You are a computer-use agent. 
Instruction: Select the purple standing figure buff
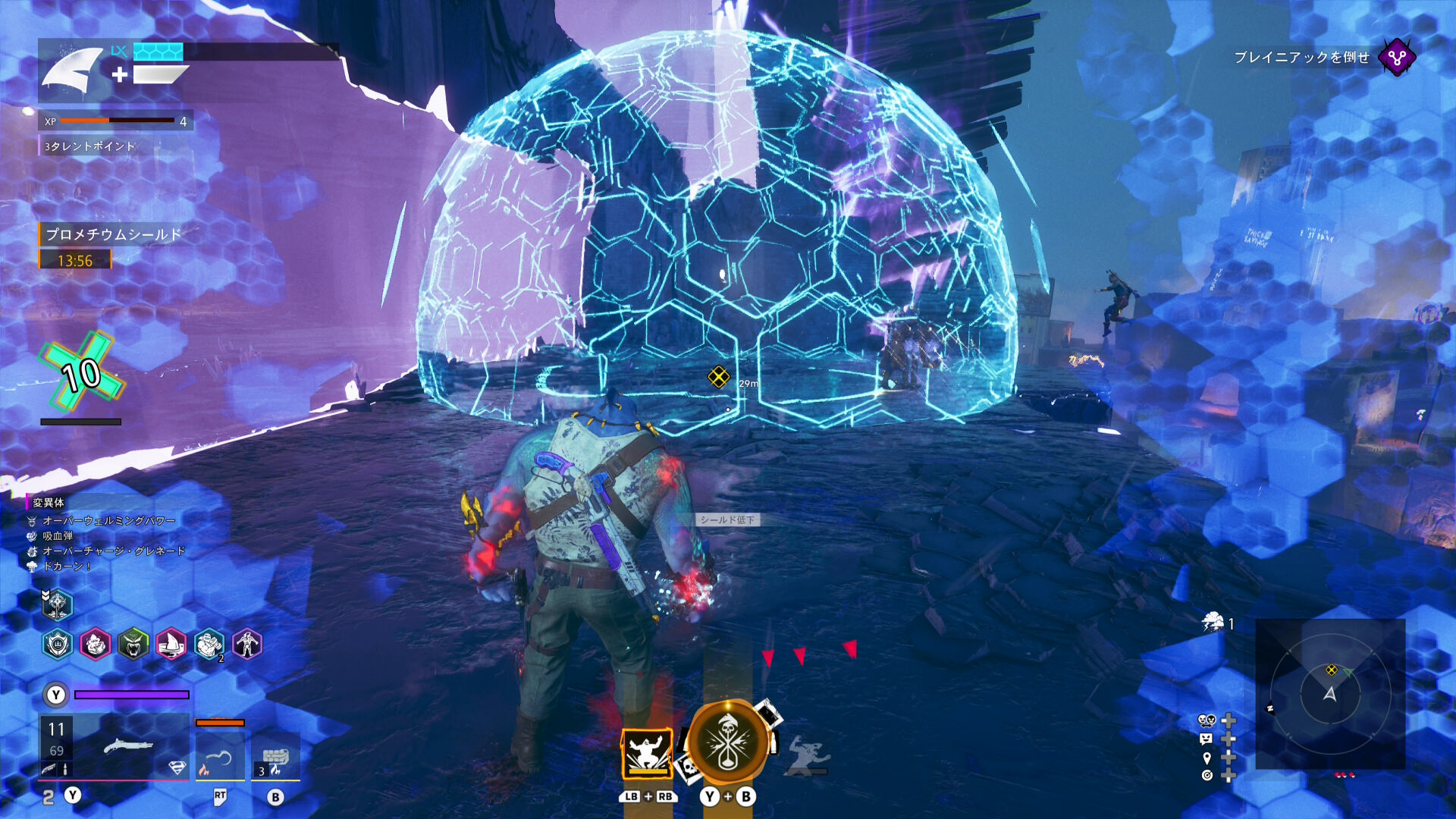point(247,645)
